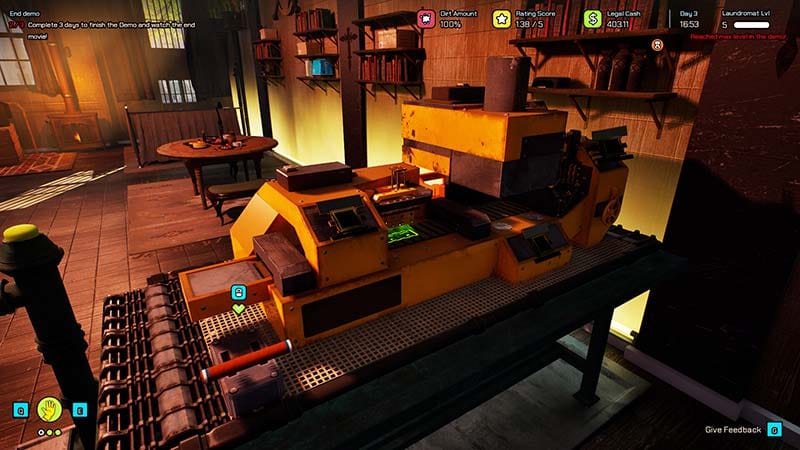The width and height of the screenshot is (800, 450).
Task: Click the green Legal Cash dollar icon
Action: [593, 18]
